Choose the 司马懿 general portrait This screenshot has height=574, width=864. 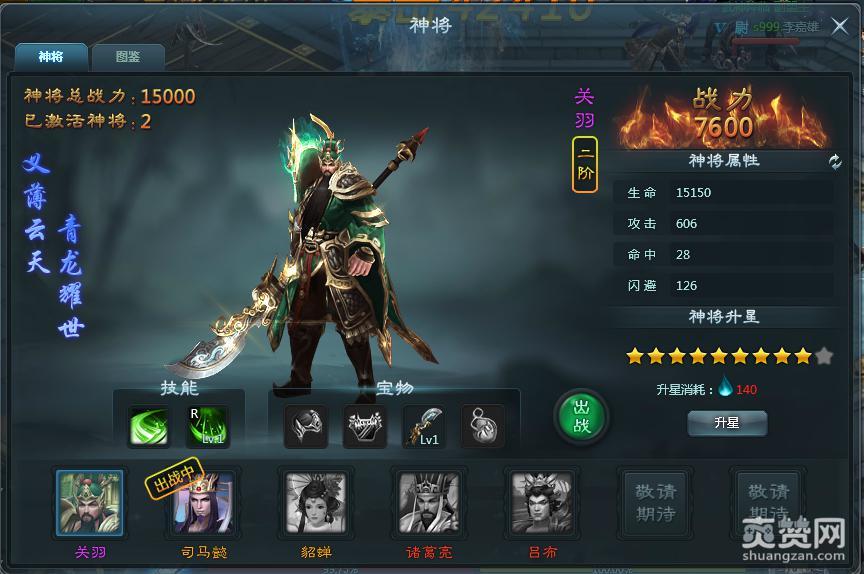tap(202, 503)
